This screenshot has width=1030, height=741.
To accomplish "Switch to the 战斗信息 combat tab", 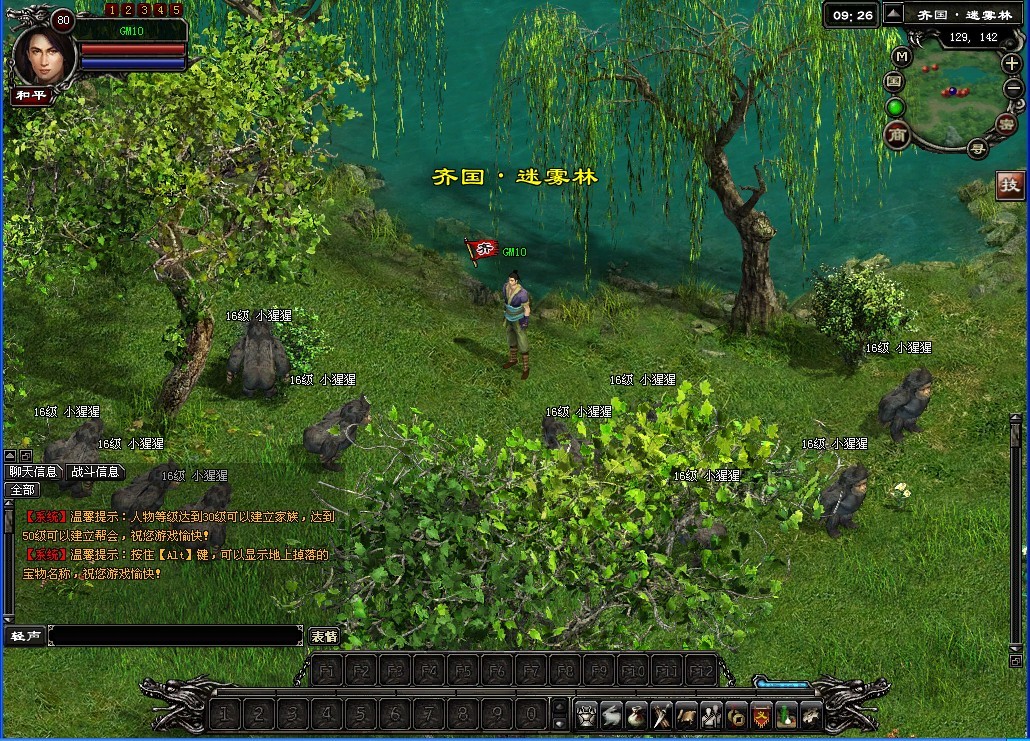I will (x=95, y=472).
